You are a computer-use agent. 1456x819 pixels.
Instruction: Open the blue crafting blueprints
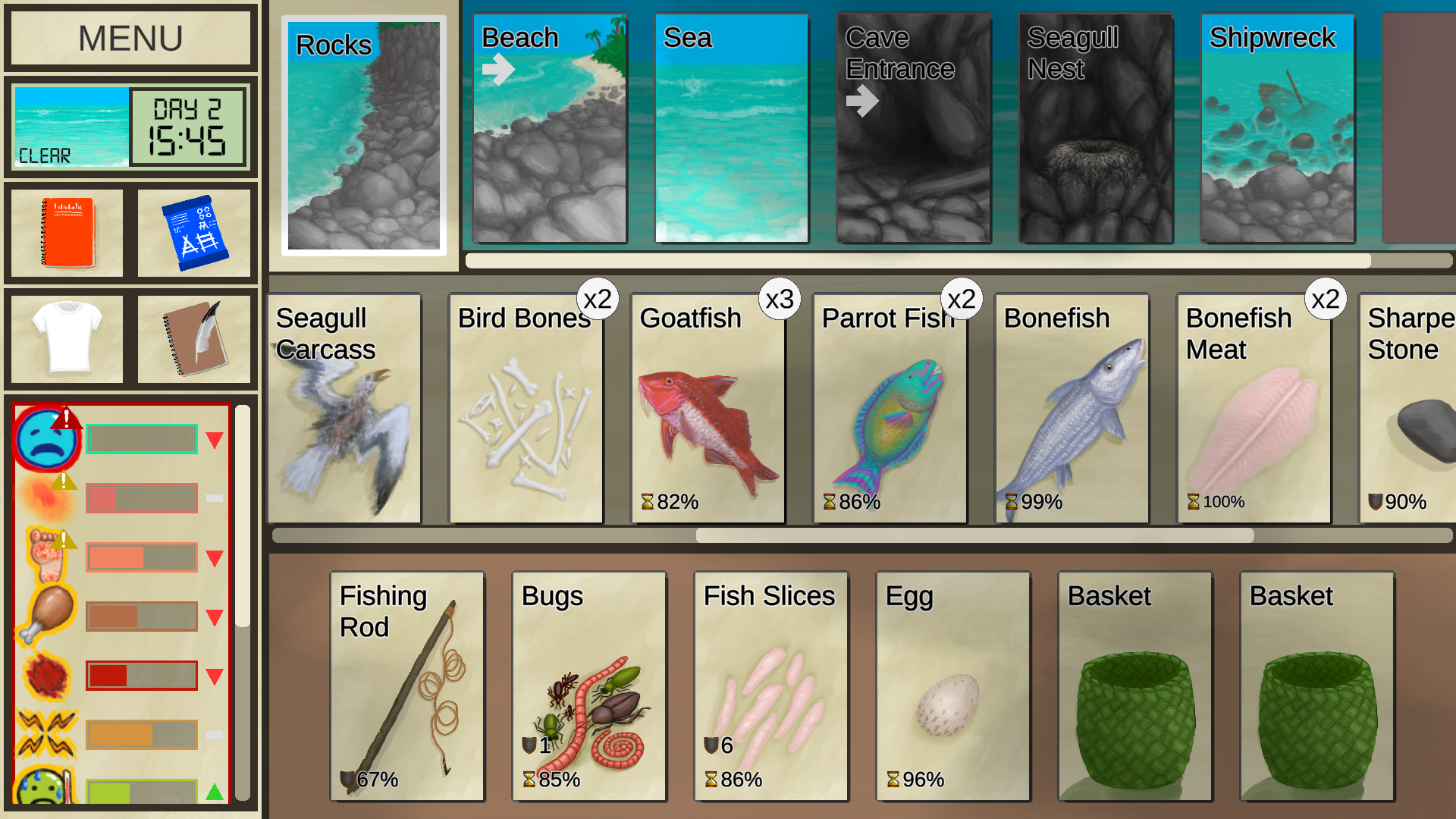(196, 231)
